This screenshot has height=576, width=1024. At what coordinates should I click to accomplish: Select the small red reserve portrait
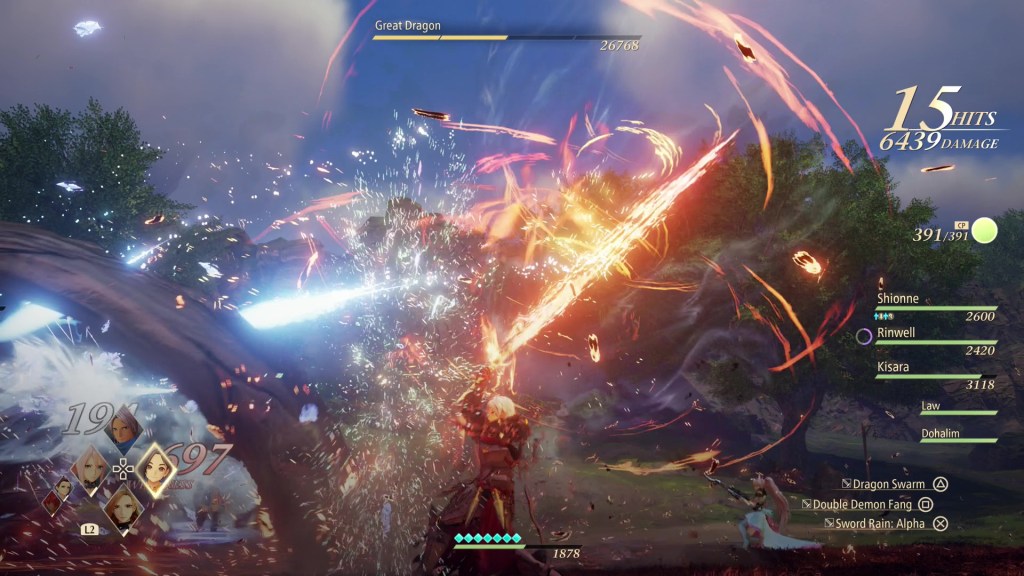(x=50, y=503)
